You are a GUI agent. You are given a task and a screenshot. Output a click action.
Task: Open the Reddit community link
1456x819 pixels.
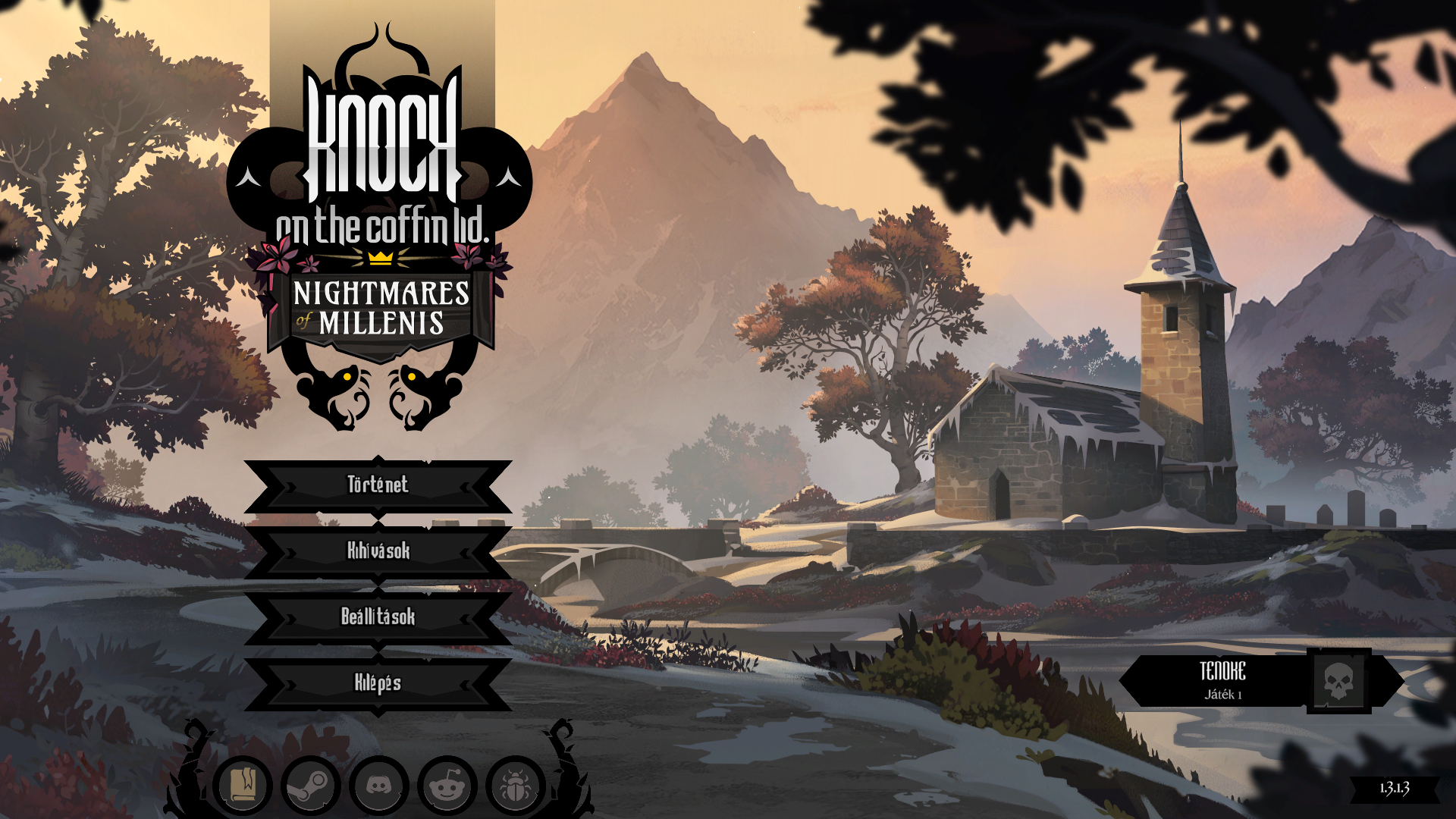tap(447, 785)
